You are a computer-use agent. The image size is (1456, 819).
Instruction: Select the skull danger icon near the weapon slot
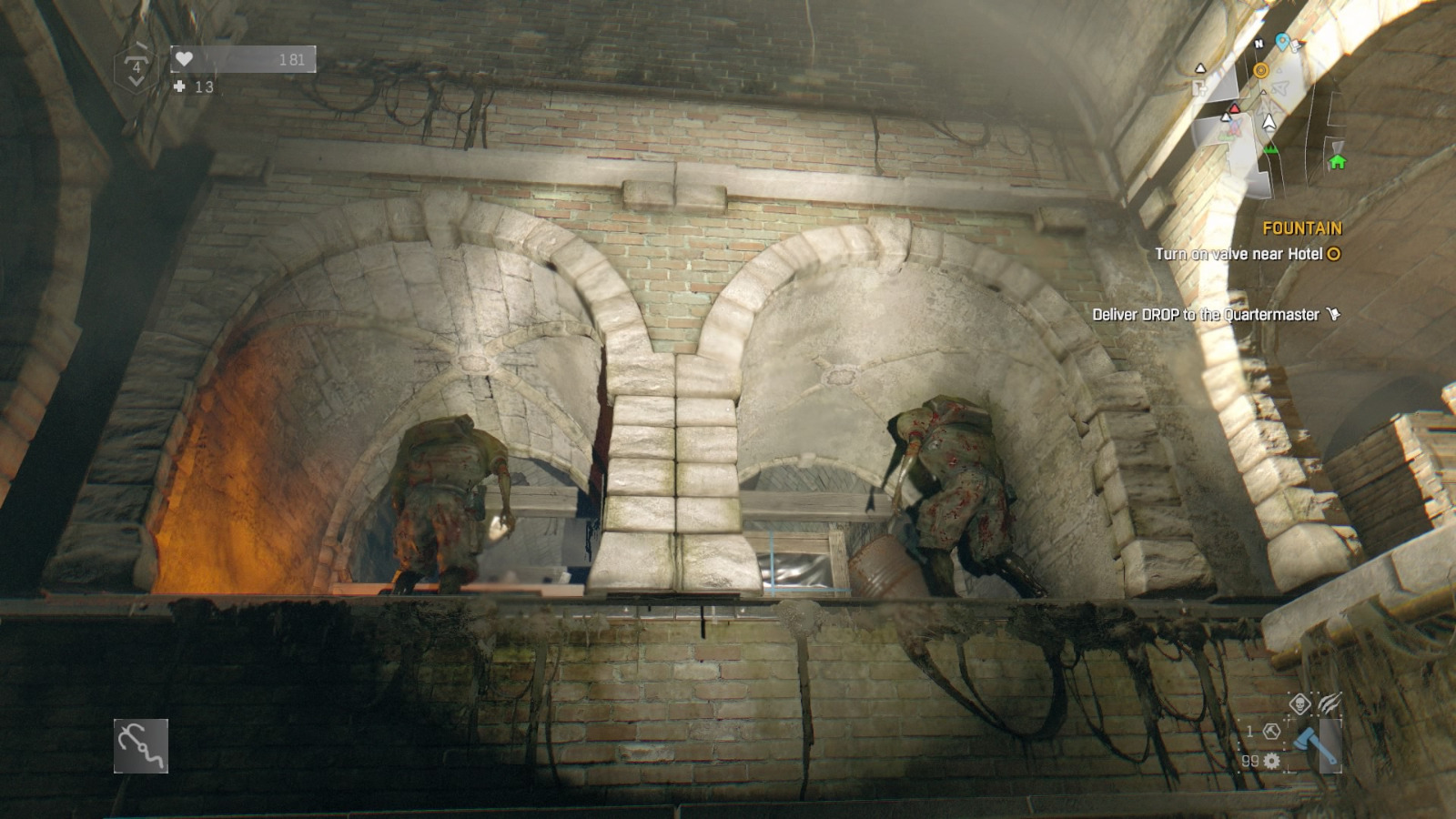(x=1300, y=704)
